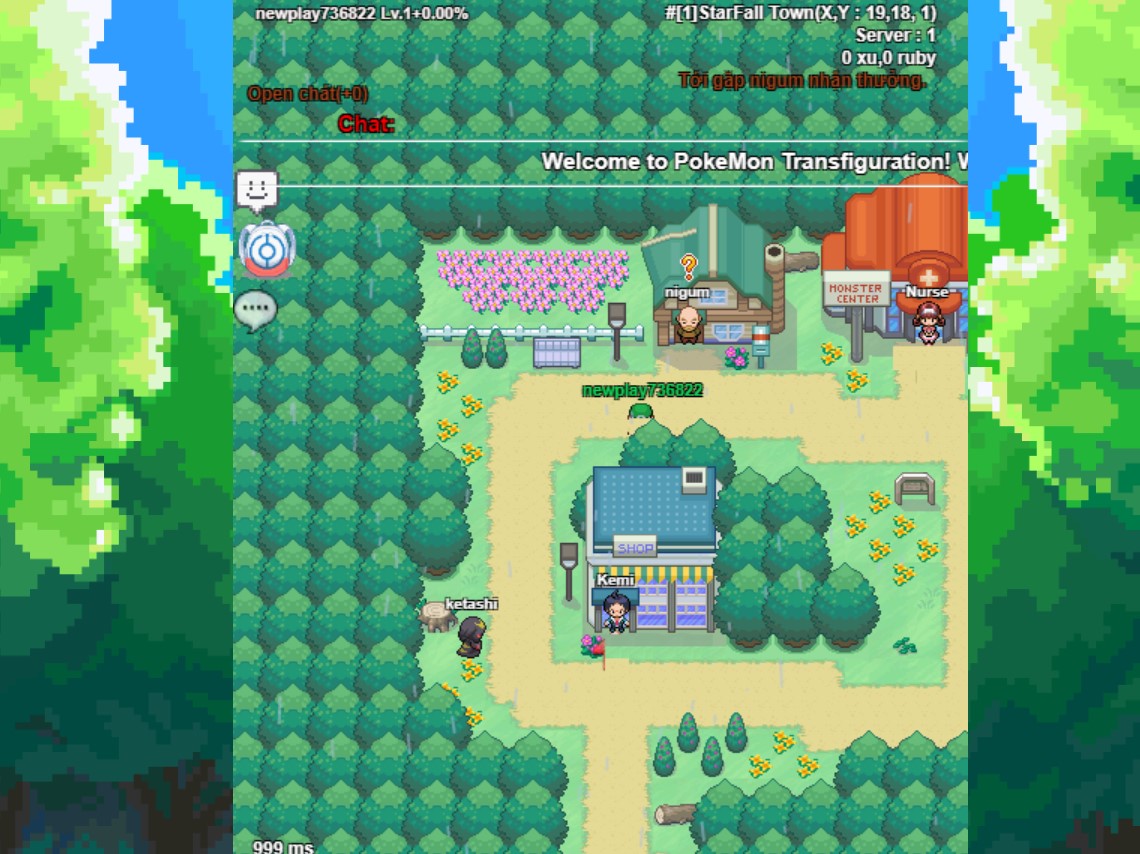This screenshot has width=1140, height=854.
Task: Click the Open chat(+0) link
Action: click(x=307, y=94)
